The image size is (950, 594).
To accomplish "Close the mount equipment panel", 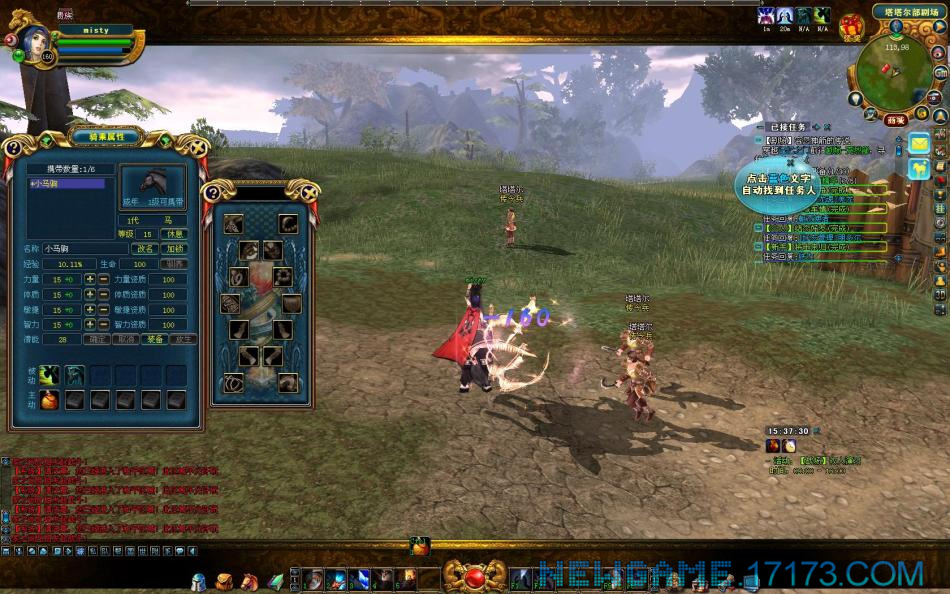I will pyautogui.click(x=310, y=192).
